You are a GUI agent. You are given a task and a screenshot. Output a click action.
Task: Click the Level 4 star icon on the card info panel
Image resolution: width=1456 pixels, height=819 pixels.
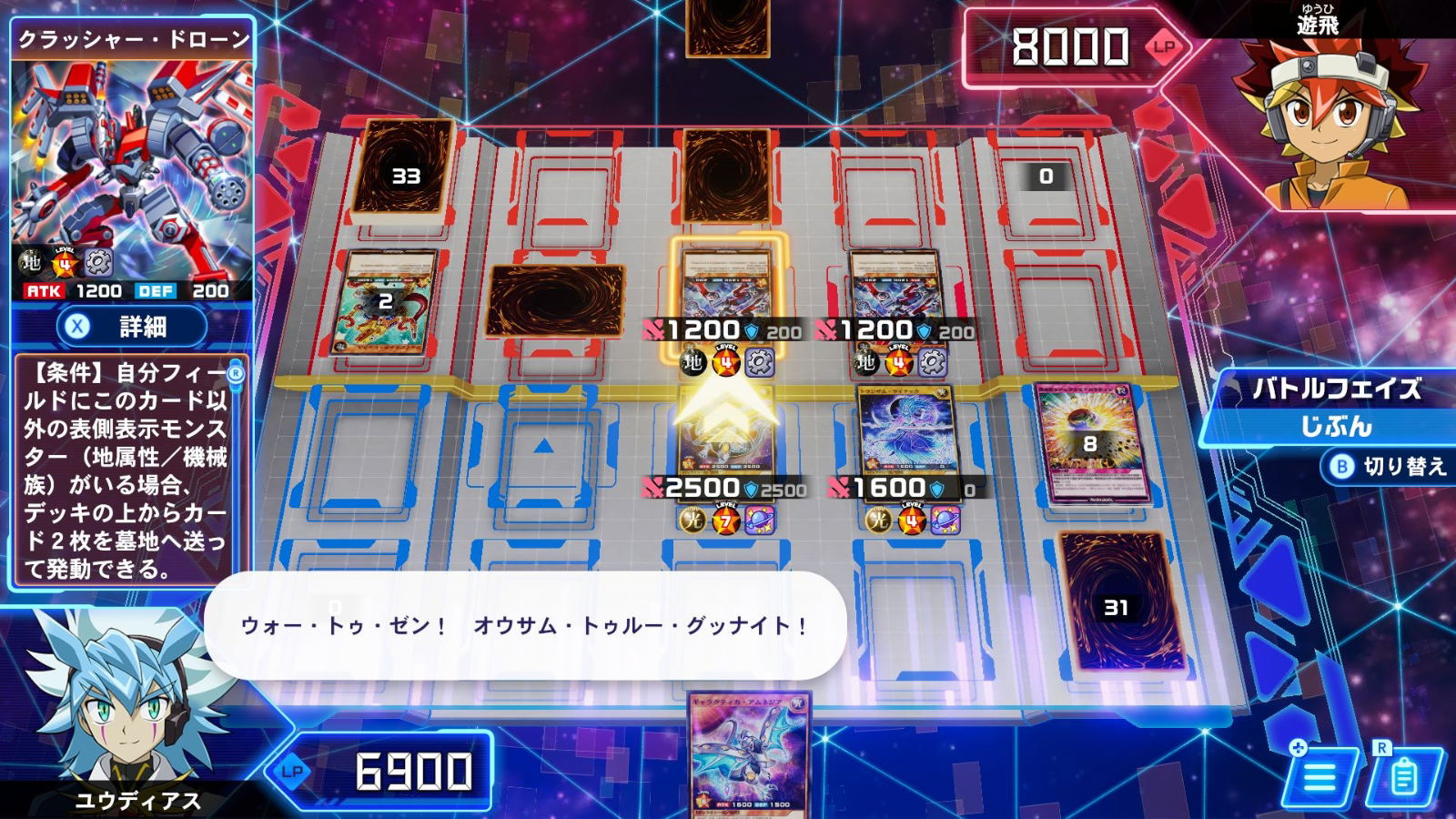click(62, 264)
